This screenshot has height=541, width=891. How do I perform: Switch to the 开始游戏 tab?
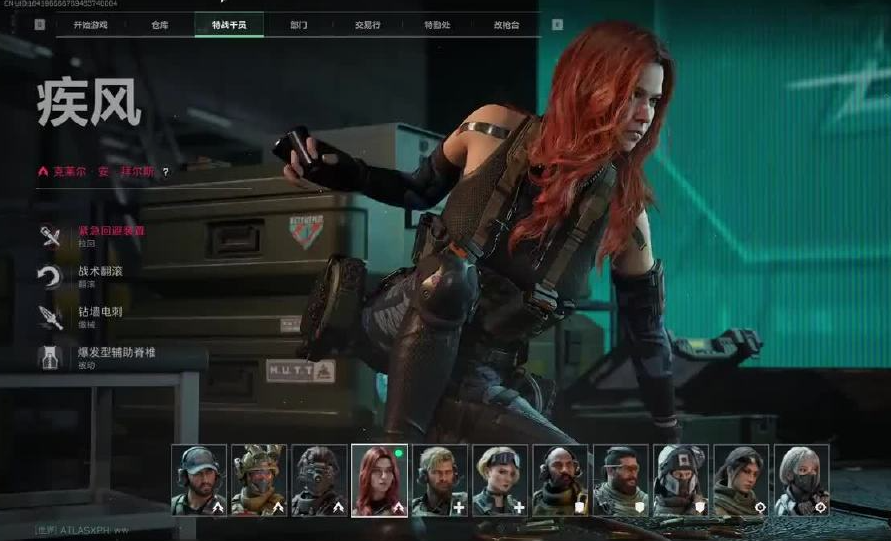(x=91, y=24)
